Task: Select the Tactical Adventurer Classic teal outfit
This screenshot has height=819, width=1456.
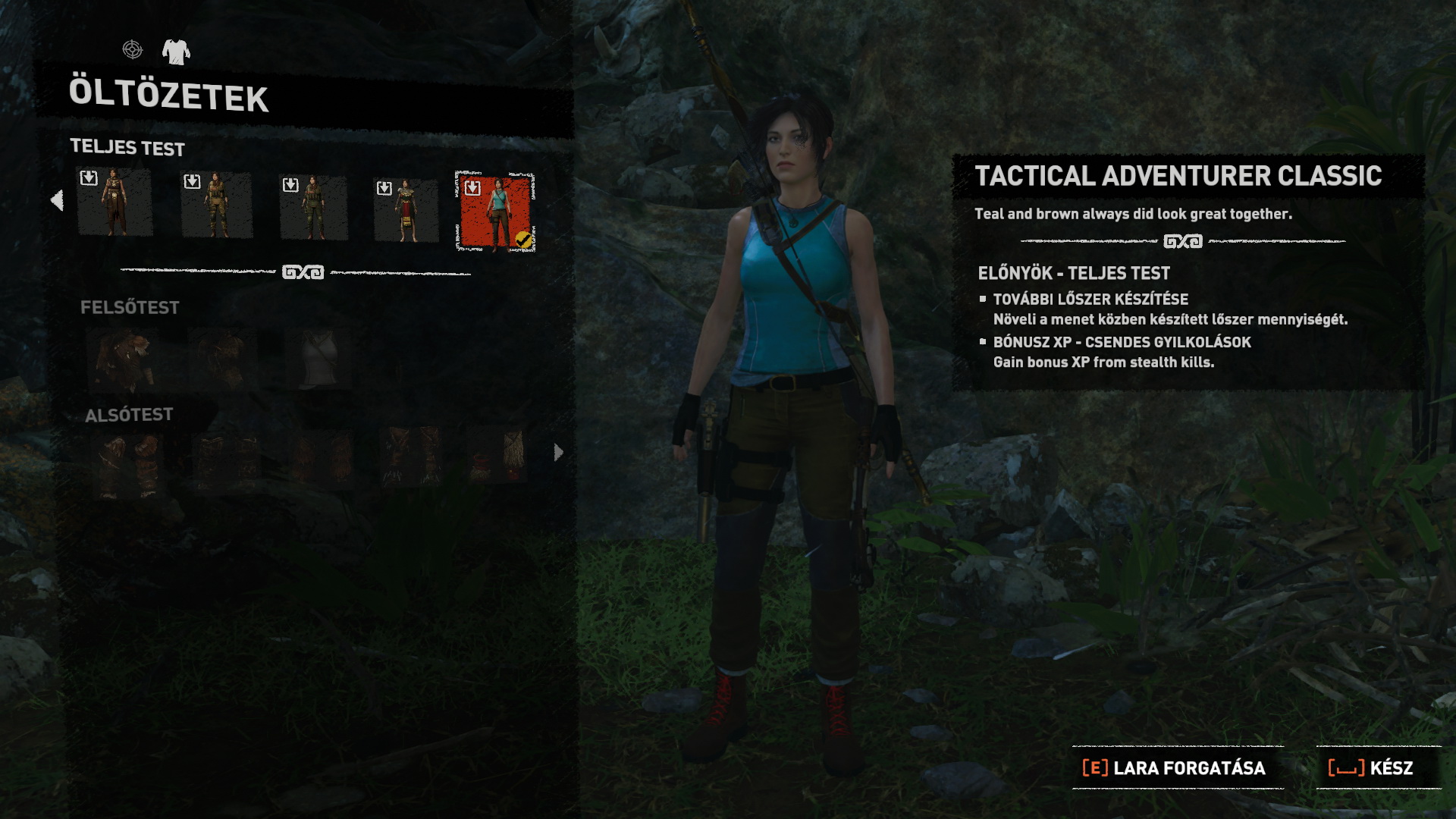Action: pos(495,212)
